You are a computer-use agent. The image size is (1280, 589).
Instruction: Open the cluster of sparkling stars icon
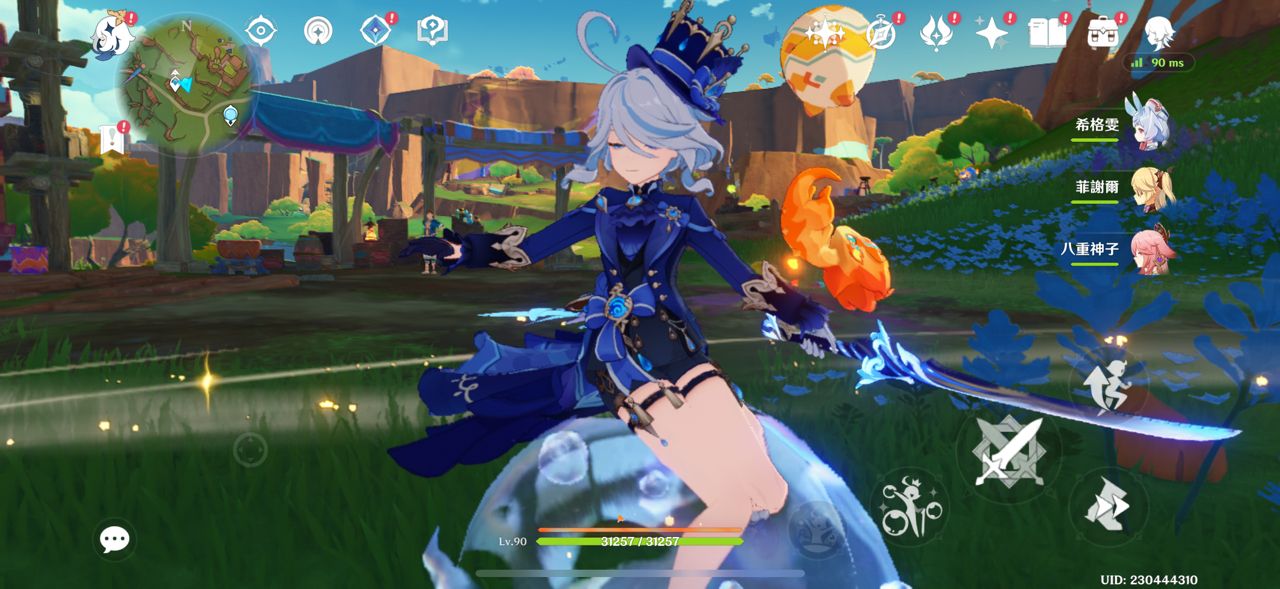tap(824, 33)
